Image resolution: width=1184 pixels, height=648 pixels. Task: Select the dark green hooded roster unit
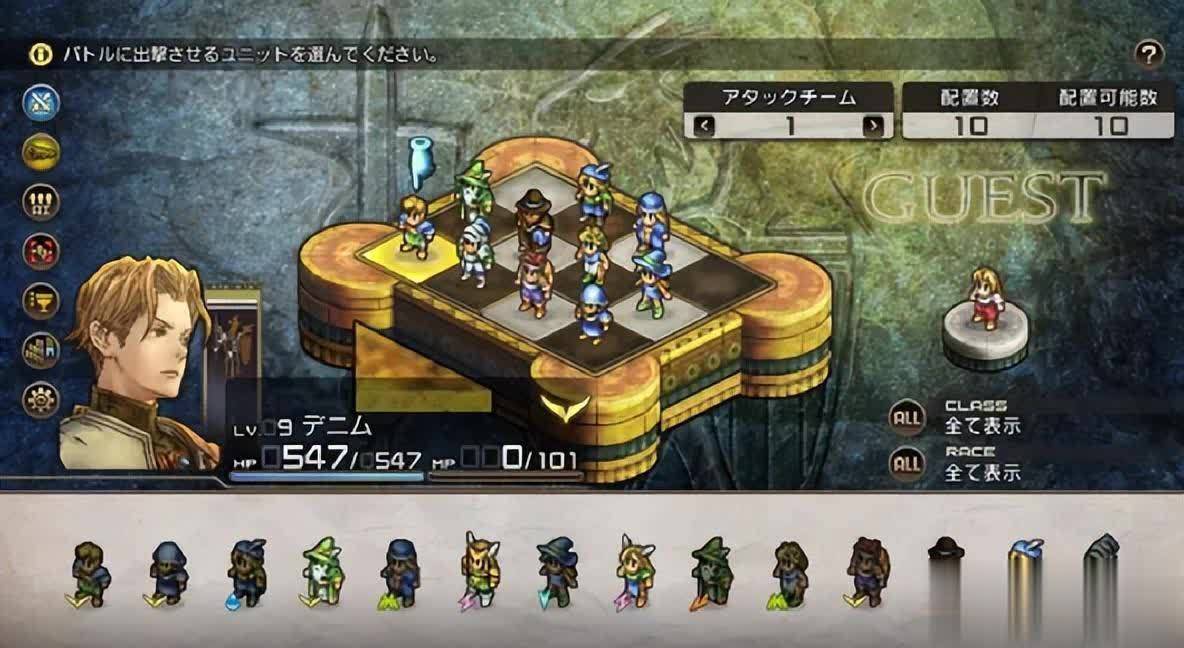point(709,572)
